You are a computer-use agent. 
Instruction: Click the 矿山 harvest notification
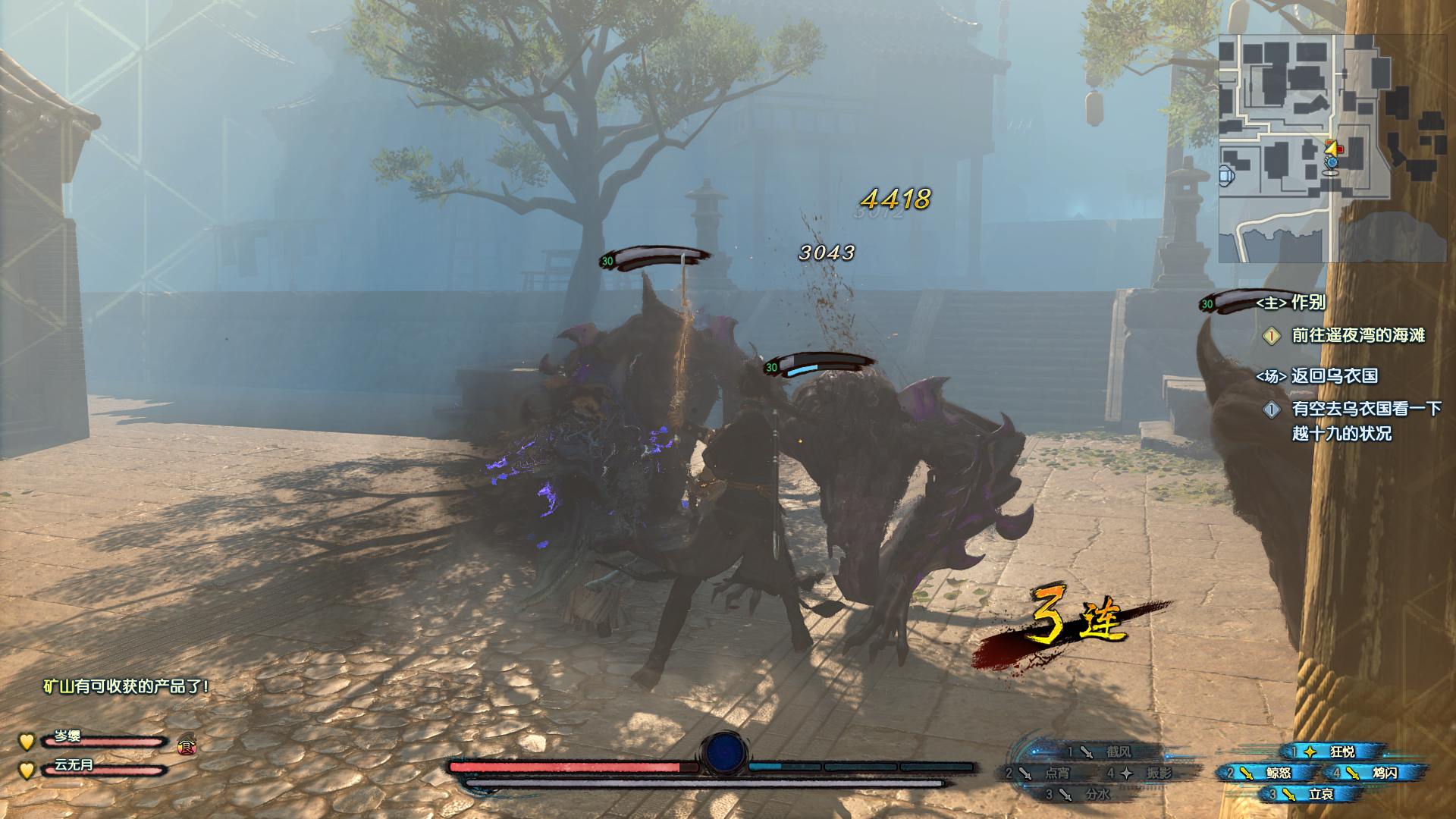pyautogui.click(x=126, y=686)
